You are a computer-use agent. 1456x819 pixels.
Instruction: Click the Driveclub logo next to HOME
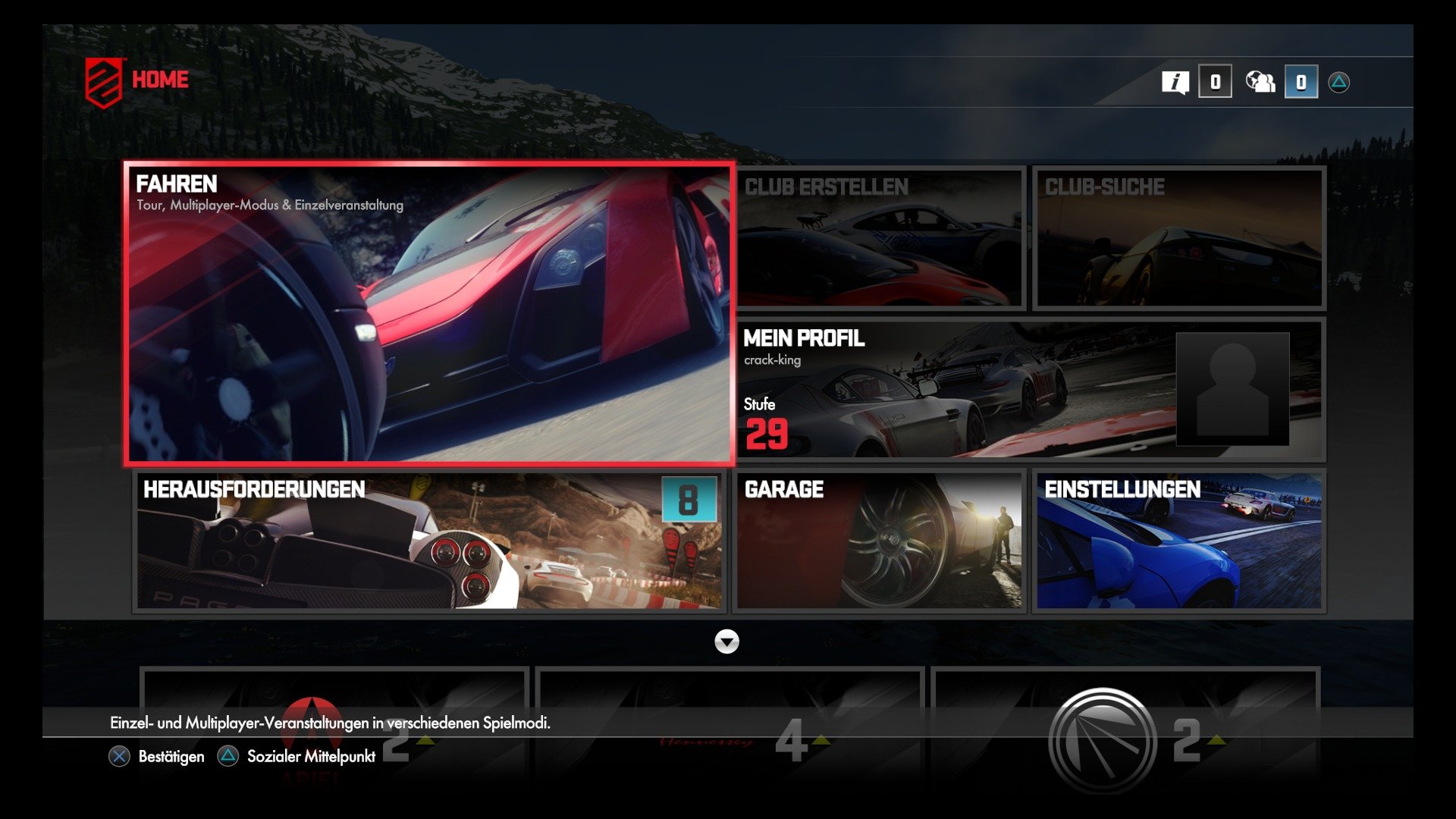(x=105, y=79)
